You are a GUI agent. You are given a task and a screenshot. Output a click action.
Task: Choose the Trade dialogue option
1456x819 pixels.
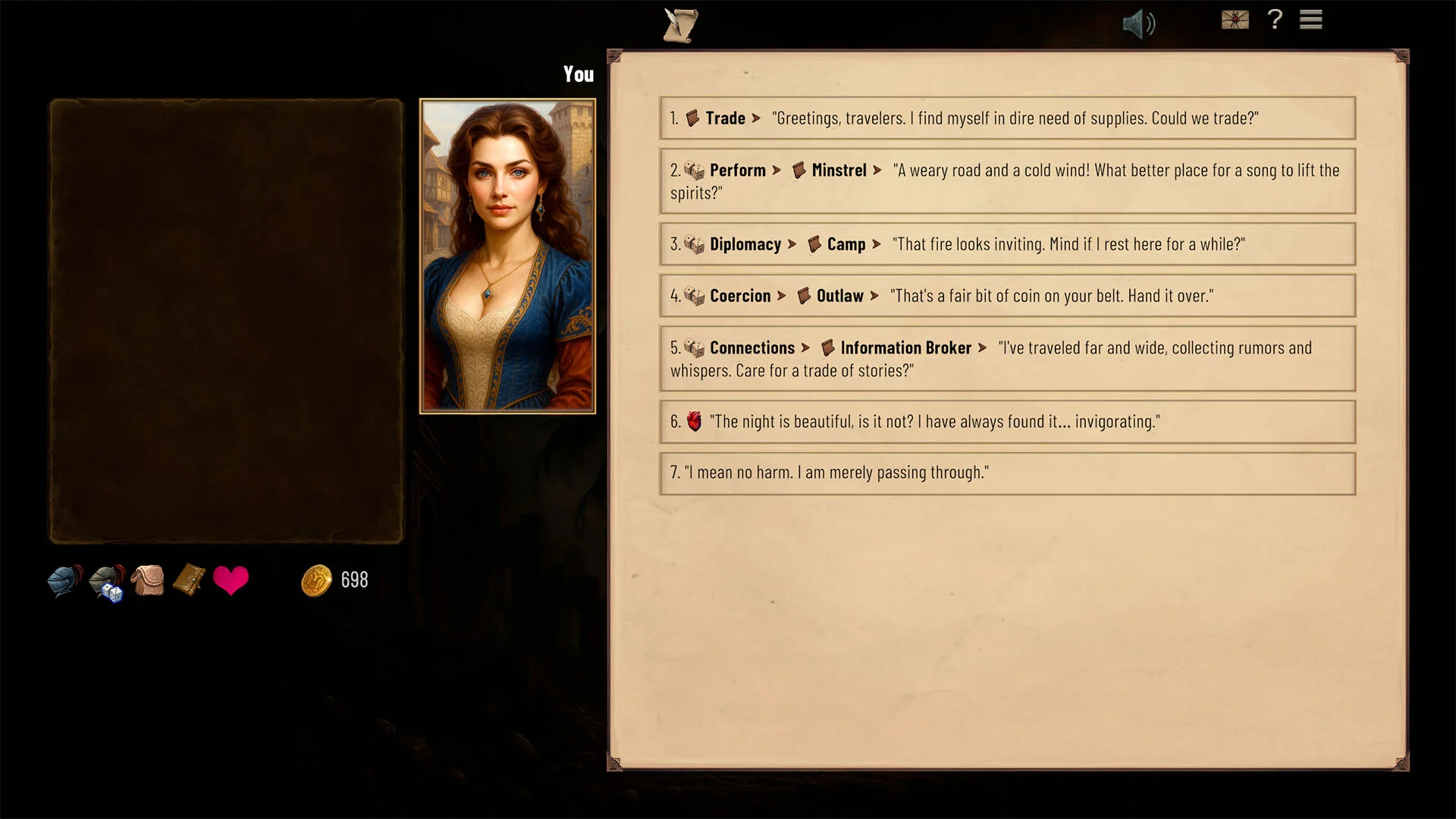1007,118
